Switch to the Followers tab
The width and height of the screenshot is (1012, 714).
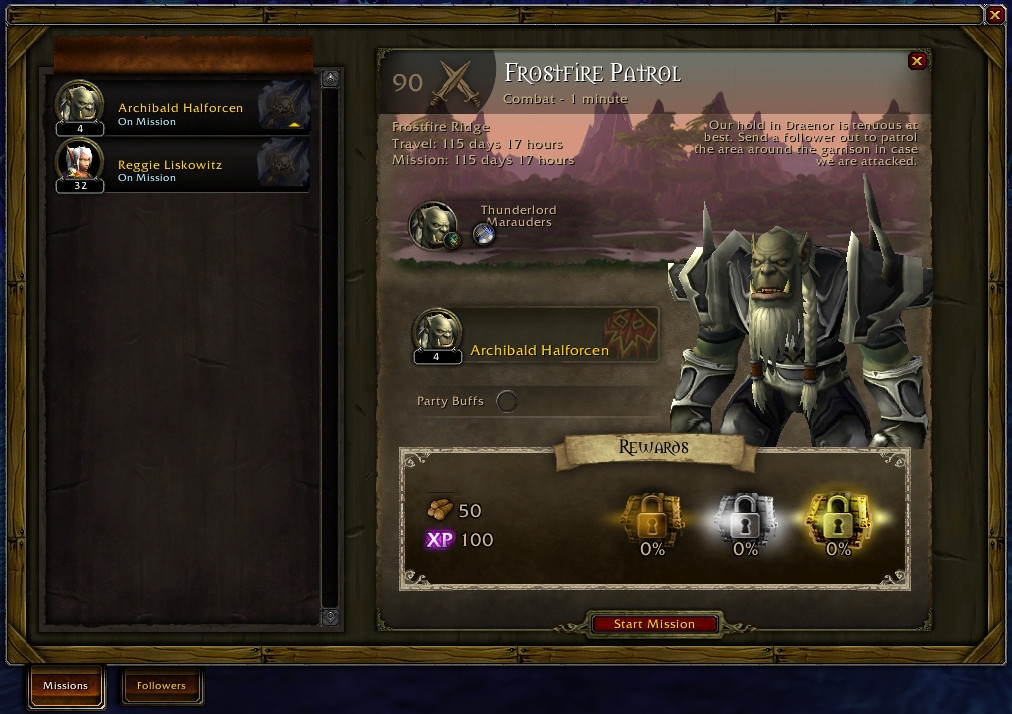tap(161, 686)
